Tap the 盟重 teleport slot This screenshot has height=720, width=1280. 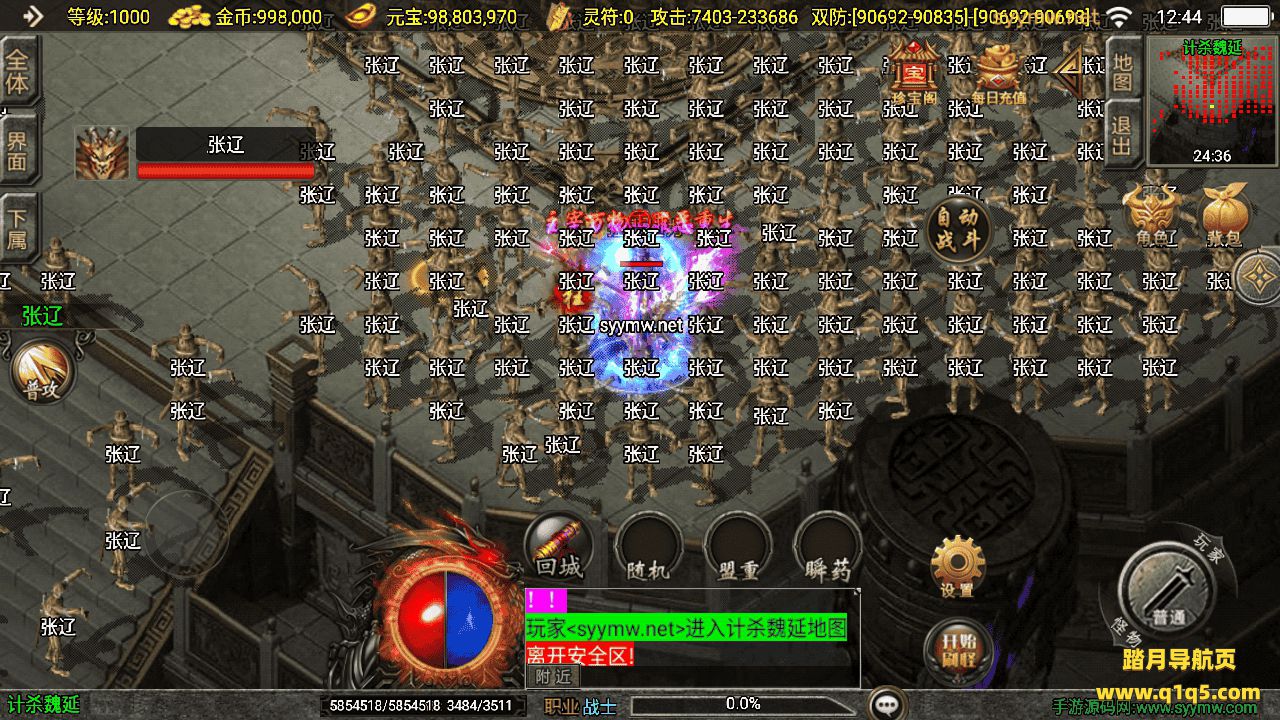738,547
